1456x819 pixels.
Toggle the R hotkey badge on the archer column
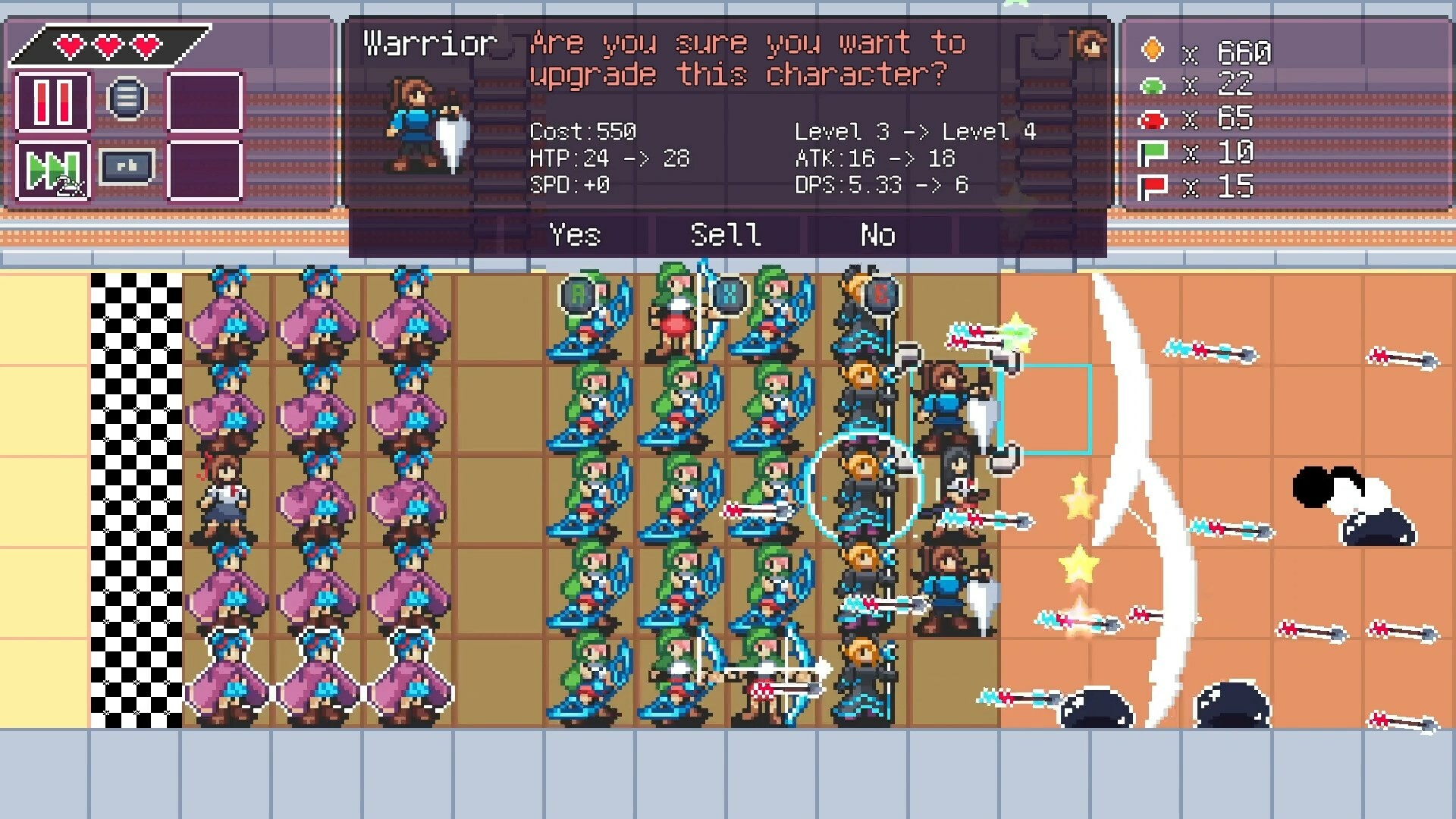[579, 296]
